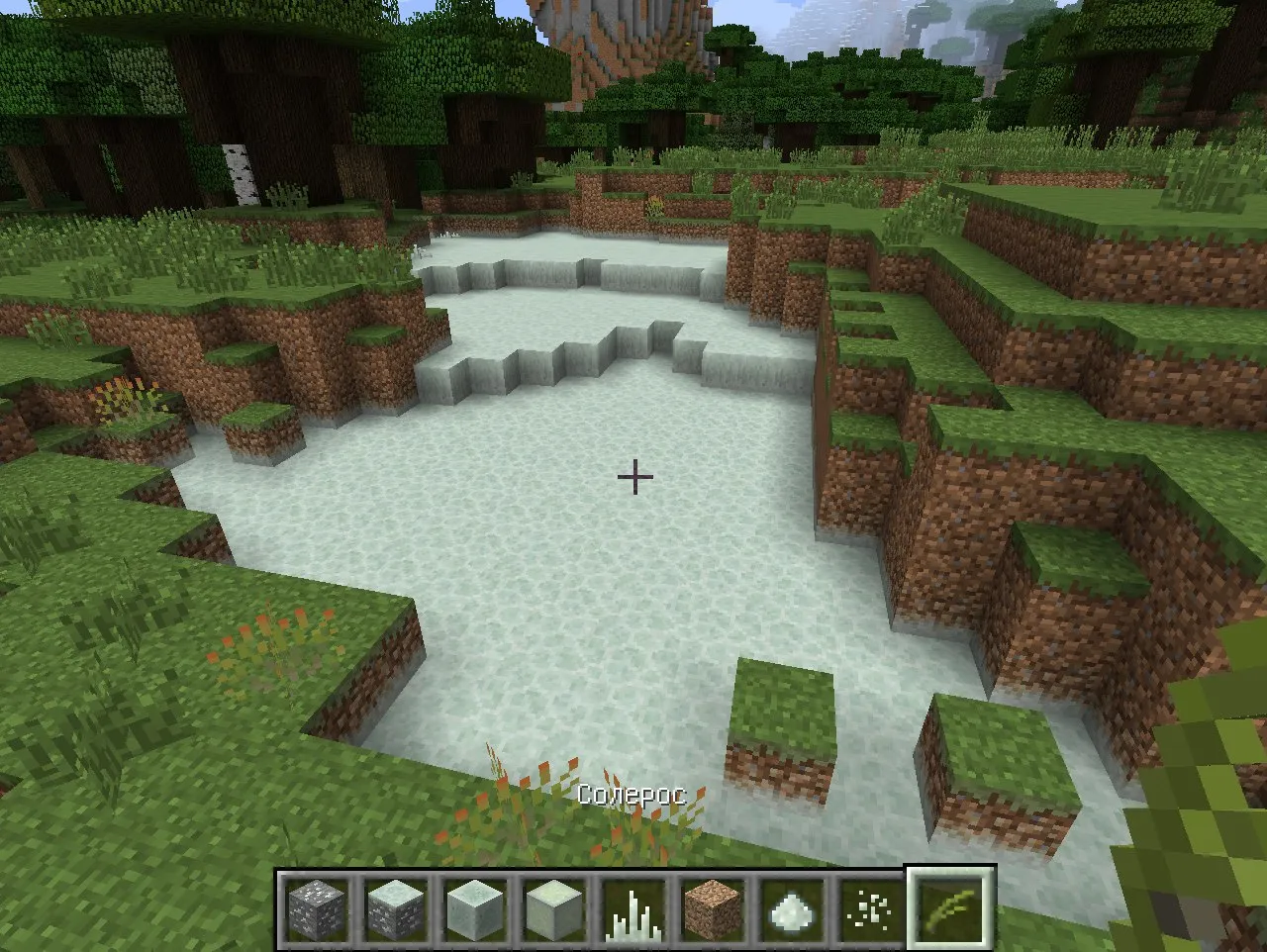
Task: Click the crosshair at the center of the screen
Action: 633,477
